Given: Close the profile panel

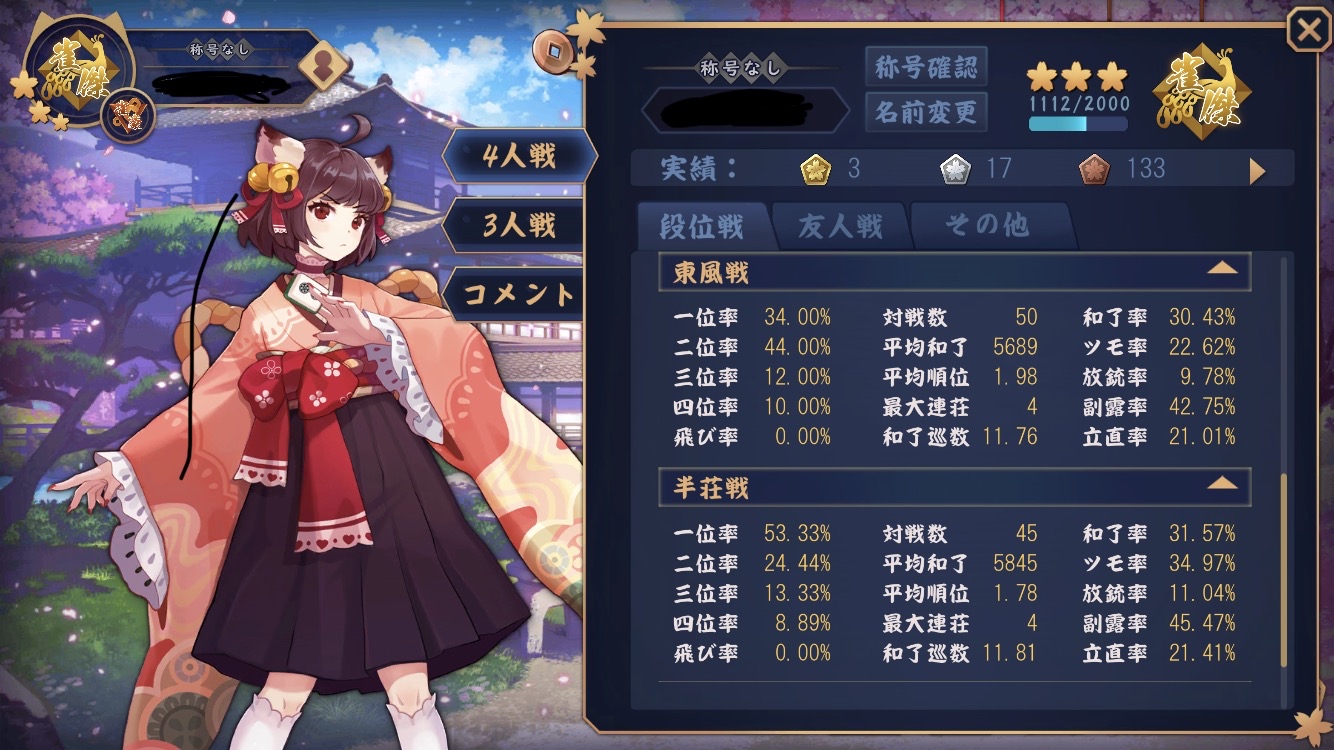Looking at the screenshot, I should tap(1308, 31).
